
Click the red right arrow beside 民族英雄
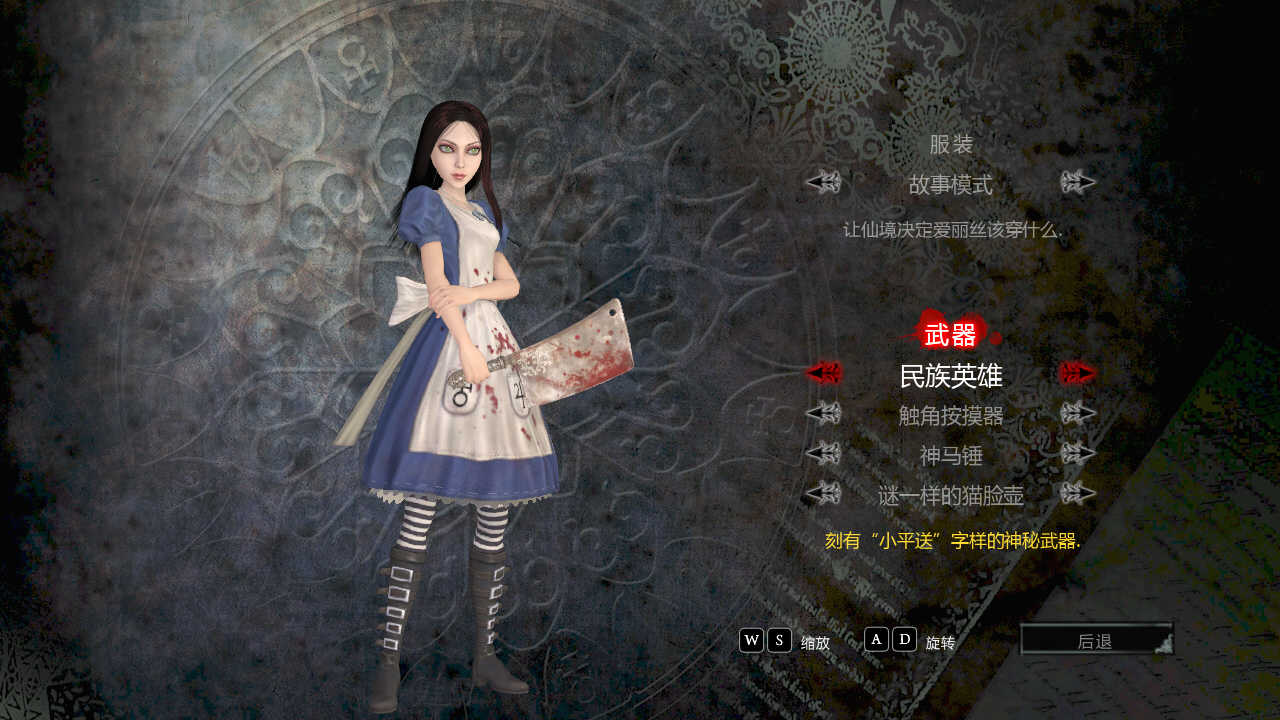click(x=1078, y=375)
